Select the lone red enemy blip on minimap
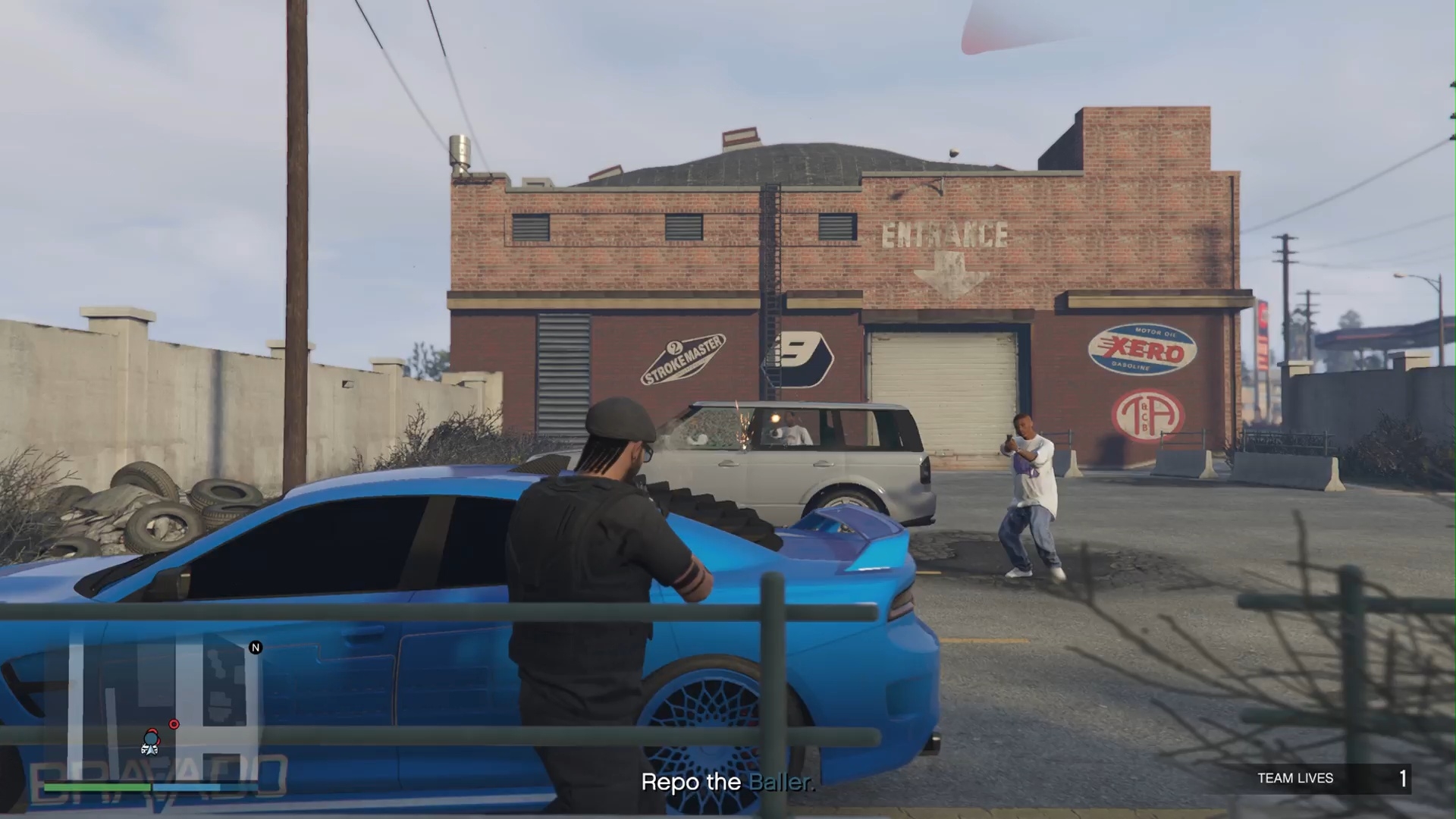The image size is (1456, 819). pos(174,724)
